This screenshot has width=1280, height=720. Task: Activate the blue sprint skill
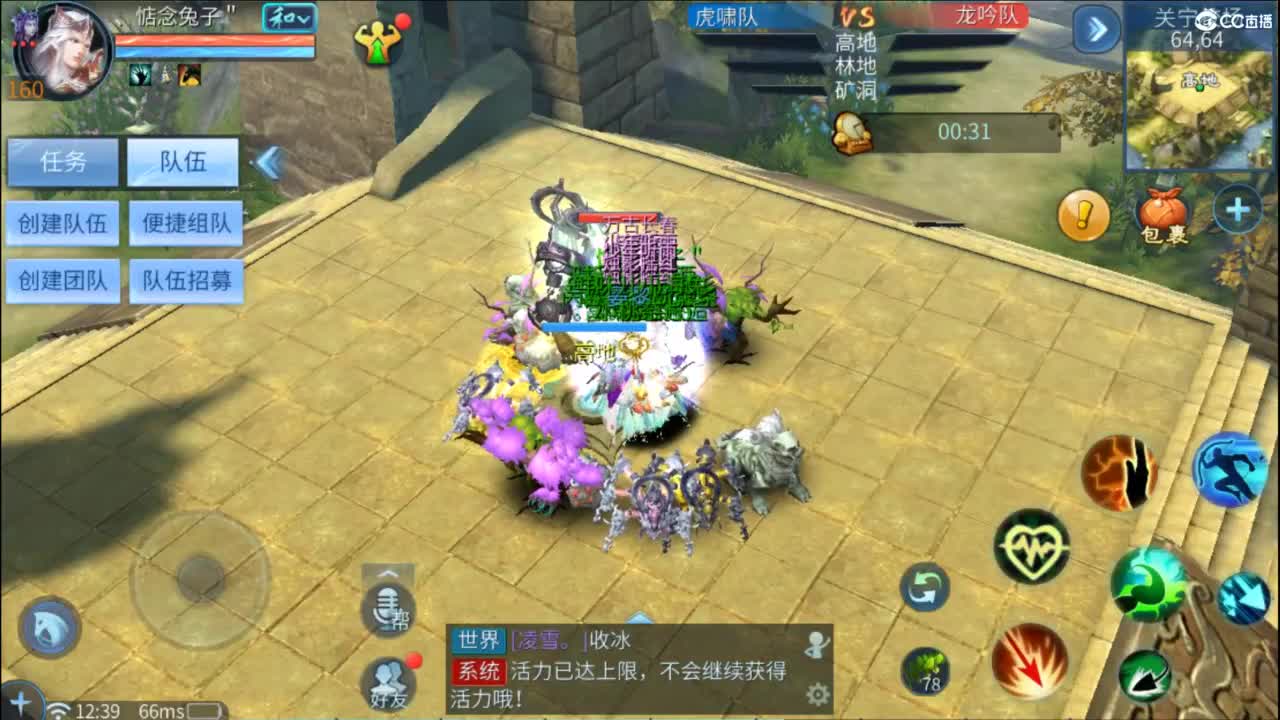pyautogui.click(x=1231, y=470)
